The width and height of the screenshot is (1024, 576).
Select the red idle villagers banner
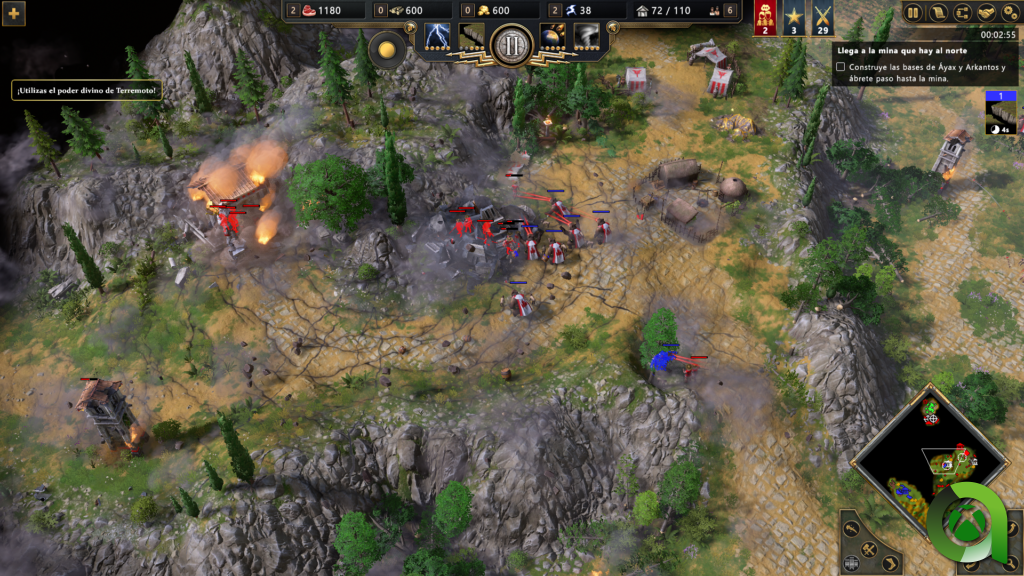(x=765, y=18)
